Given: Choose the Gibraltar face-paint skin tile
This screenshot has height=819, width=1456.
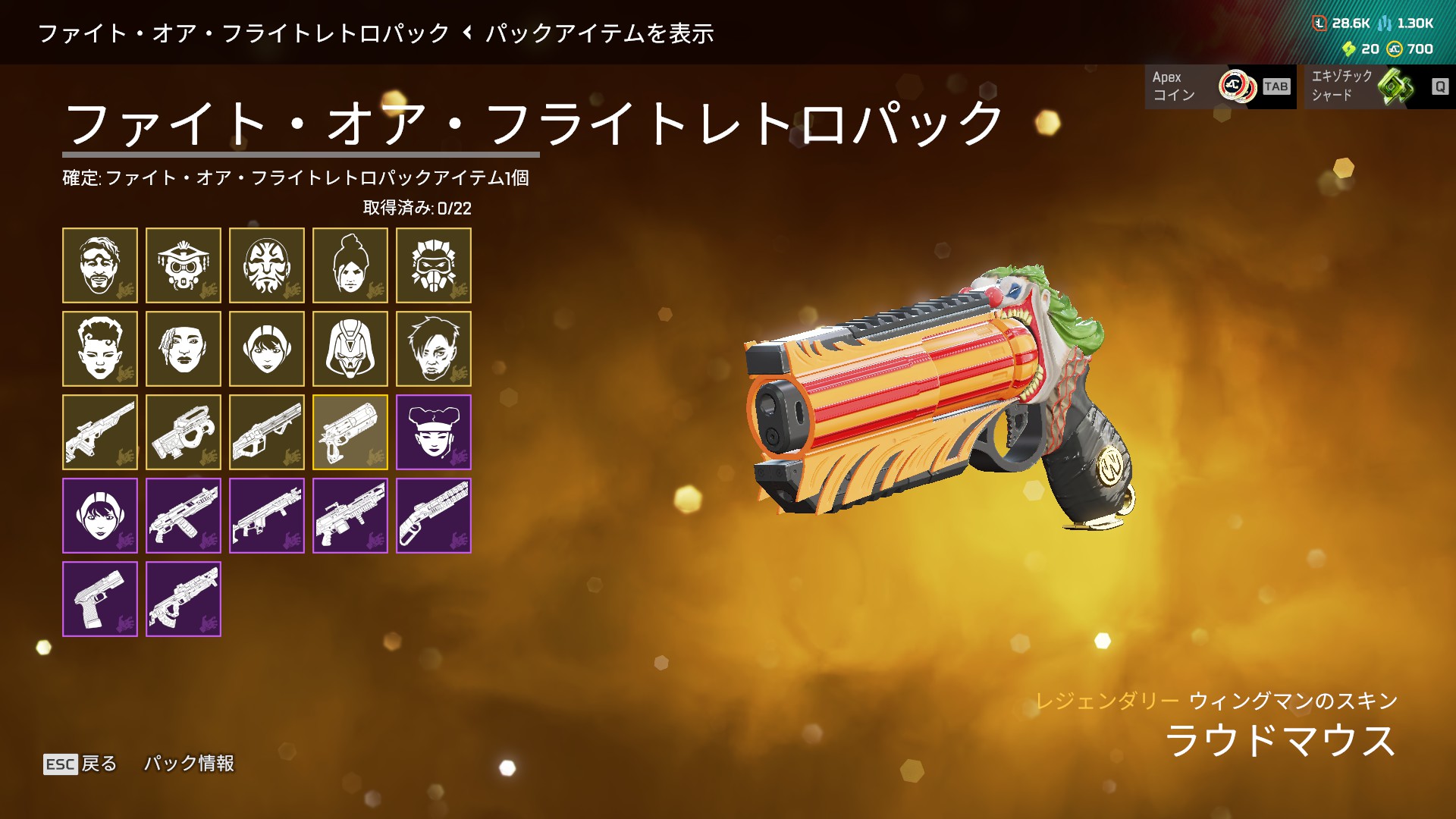Looking at the screenshot, I should [x=266, y=265].
